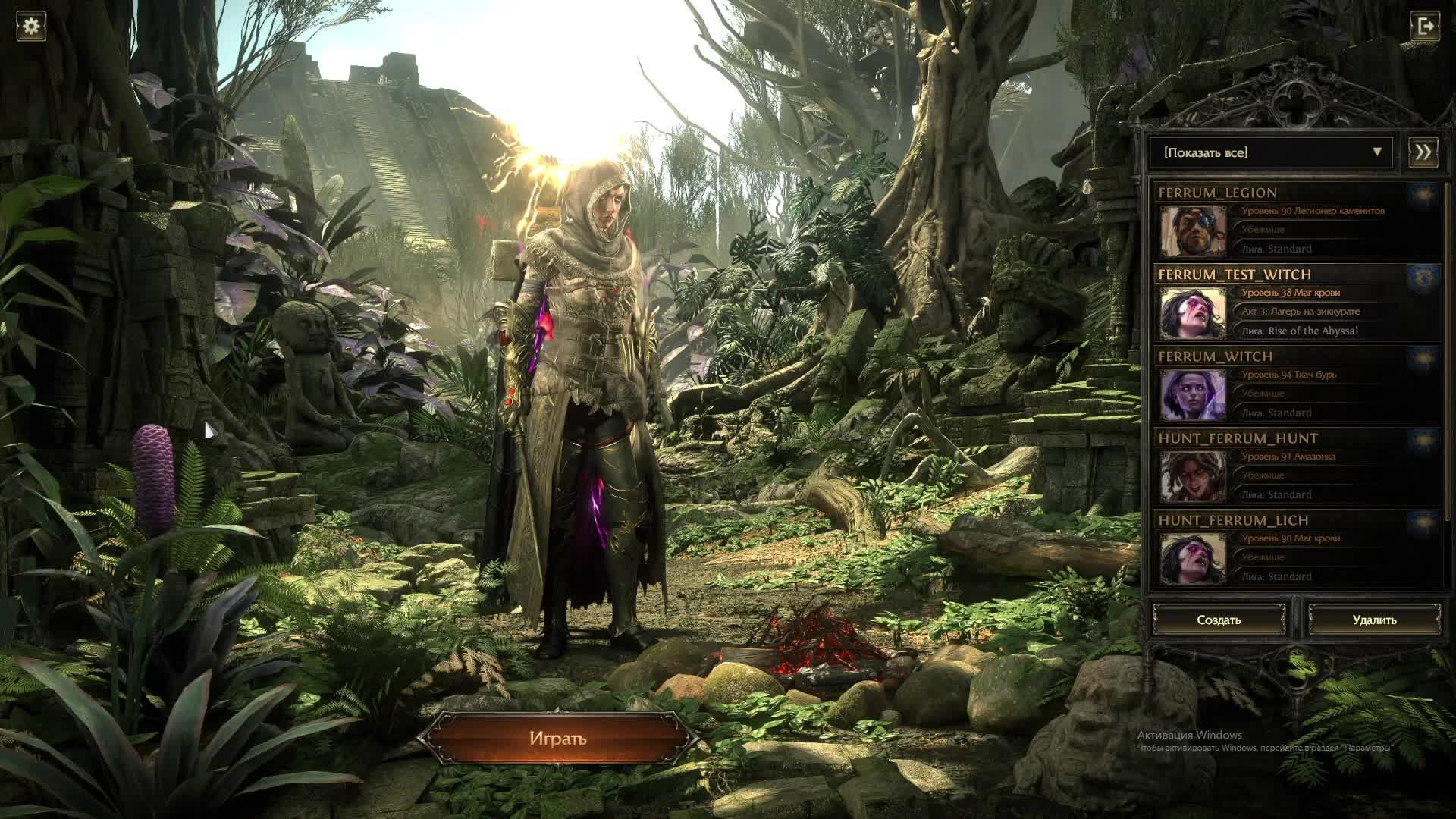Expand the character panel with double-arrow button

click(x=1423, y=152)
